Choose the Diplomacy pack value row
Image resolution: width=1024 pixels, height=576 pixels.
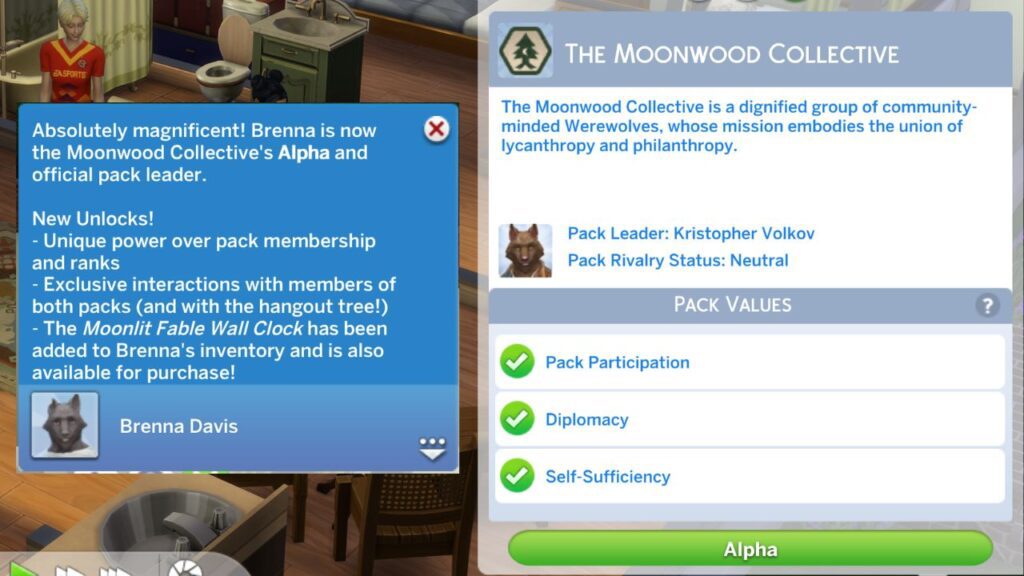(x=750, y=419)
